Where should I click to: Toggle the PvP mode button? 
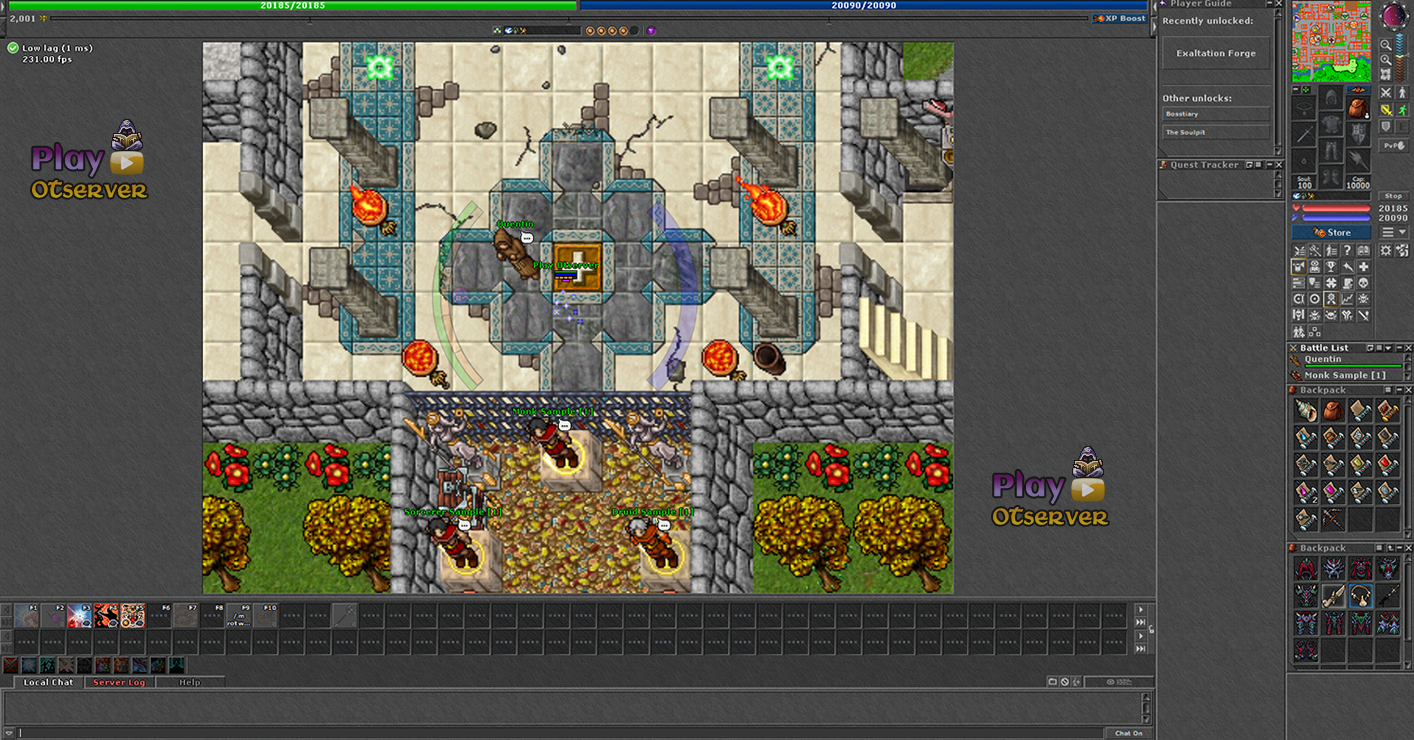pyautogui.click(x=1393, y=146)
